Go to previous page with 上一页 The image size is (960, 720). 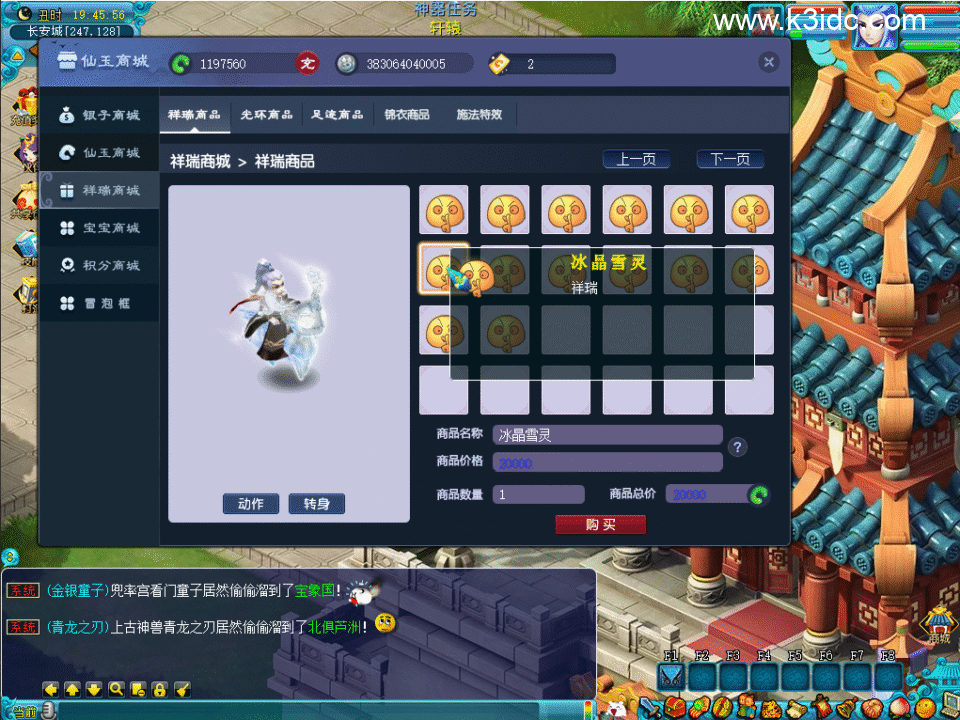click(x=636, y=160)
